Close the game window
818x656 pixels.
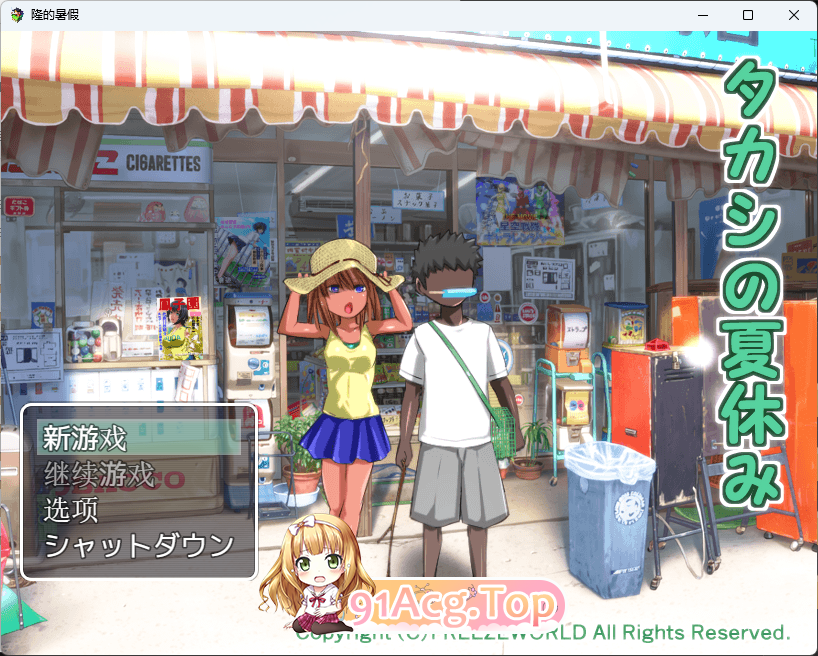coord(794,15)
